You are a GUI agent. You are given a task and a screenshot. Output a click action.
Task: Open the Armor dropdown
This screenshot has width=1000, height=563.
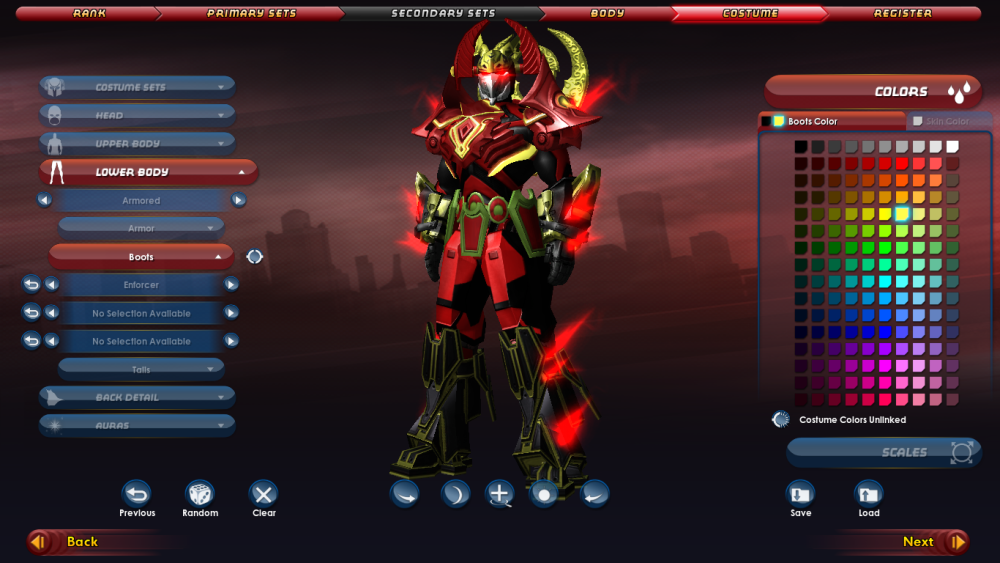coord(141,229)
